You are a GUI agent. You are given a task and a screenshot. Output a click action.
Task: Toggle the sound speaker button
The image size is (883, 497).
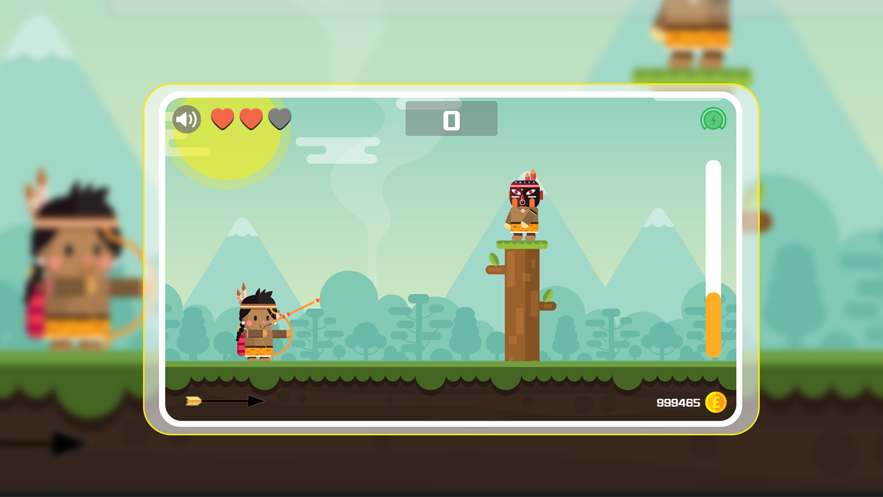tap(187, 120)
